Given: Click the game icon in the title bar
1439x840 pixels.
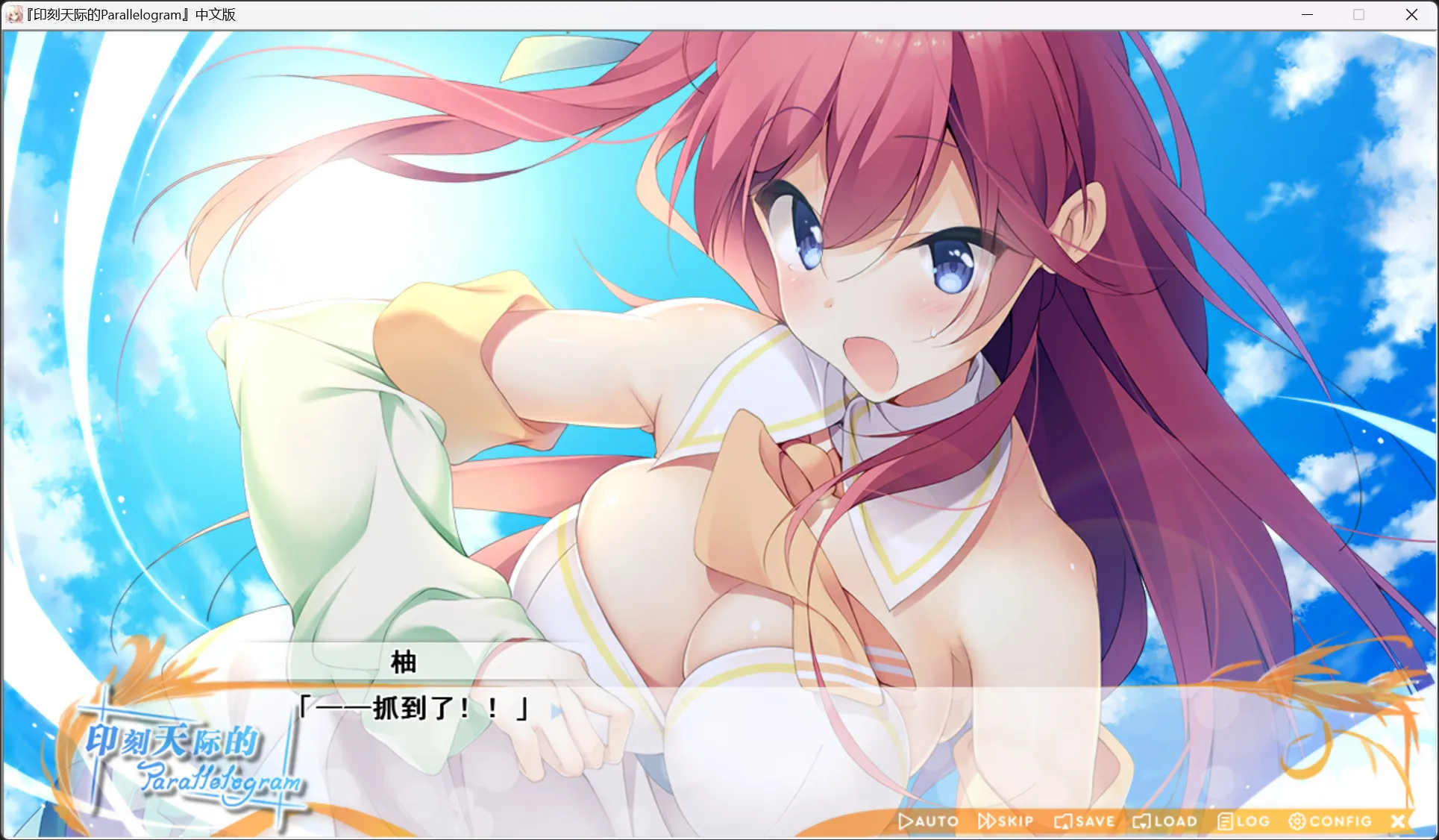Looking at the screenshot, I should 14,14.
